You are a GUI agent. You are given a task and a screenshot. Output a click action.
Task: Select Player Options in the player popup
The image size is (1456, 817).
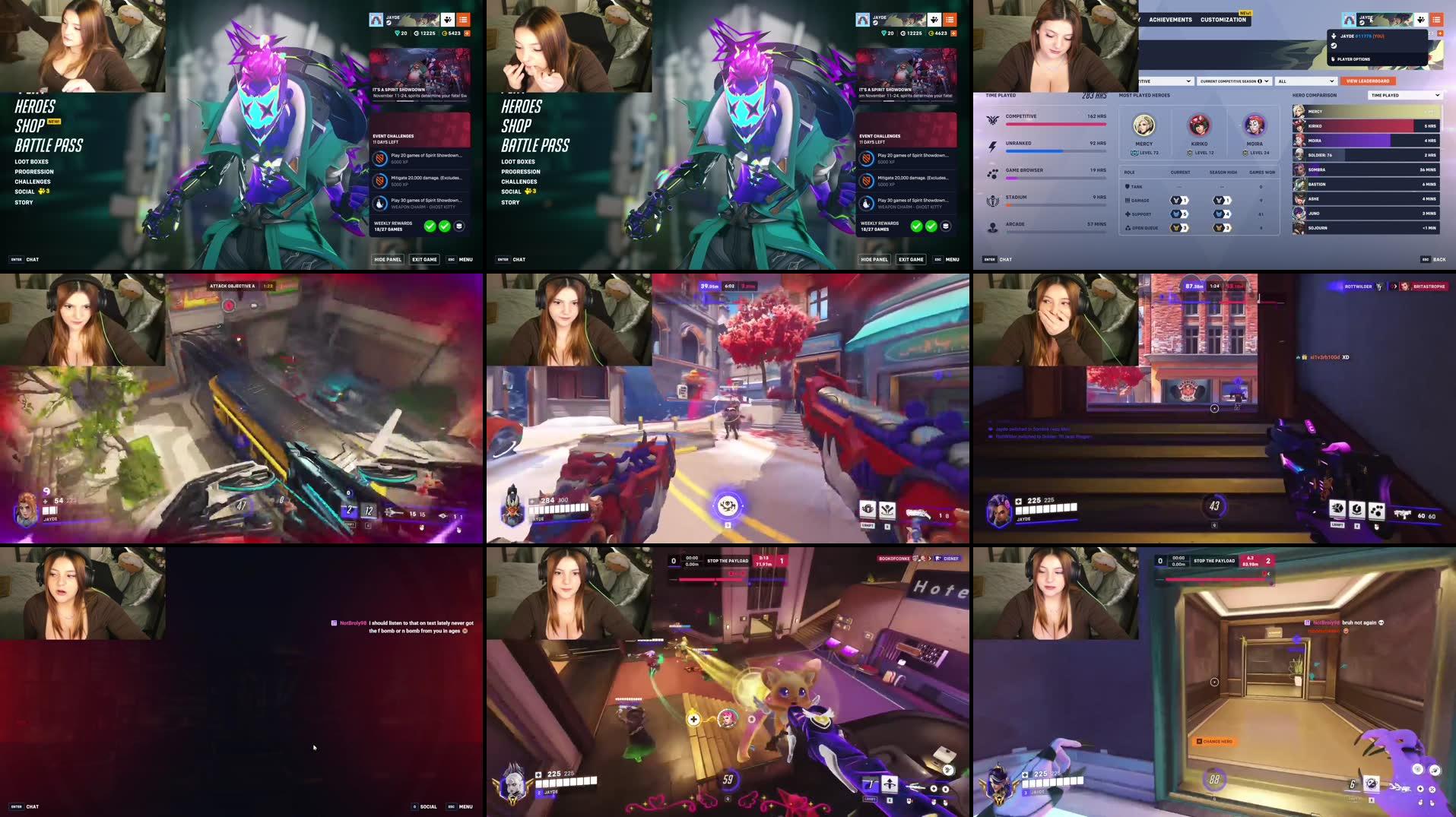(x=1353, y=59)
